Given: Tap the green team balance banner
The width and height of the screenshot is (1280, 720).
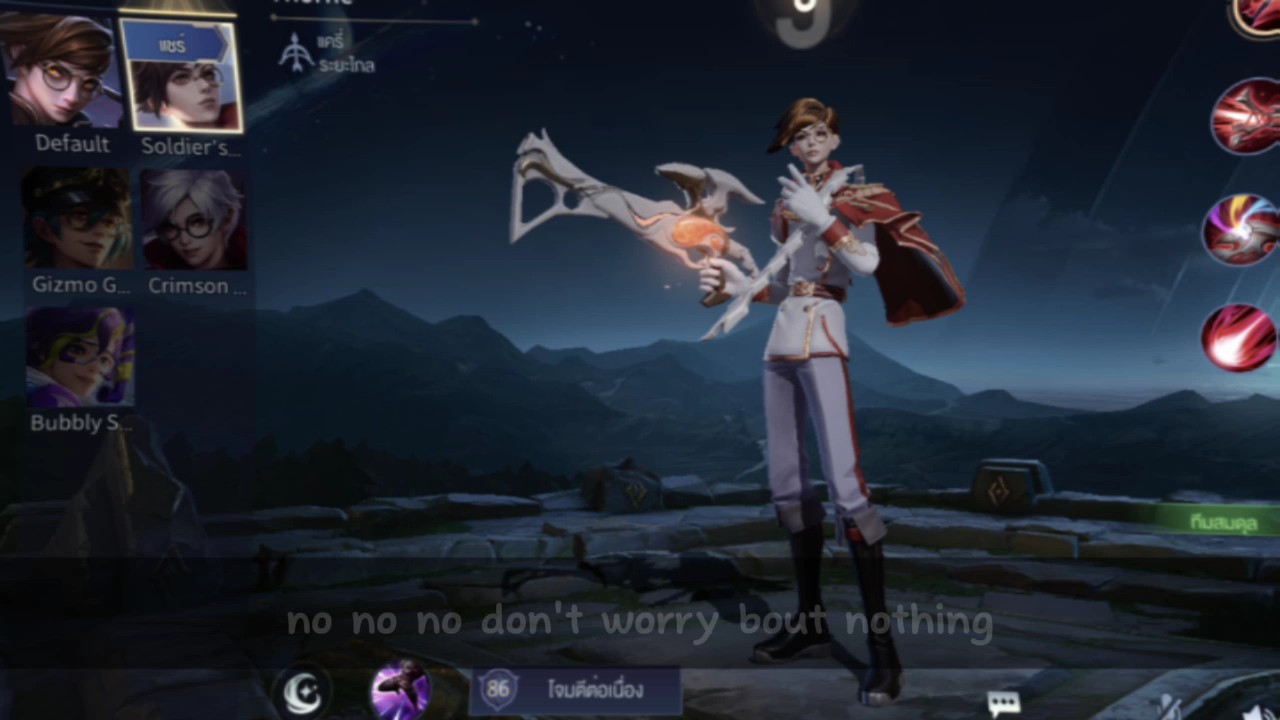Looking at the screenshot, I should (1220, 520).
